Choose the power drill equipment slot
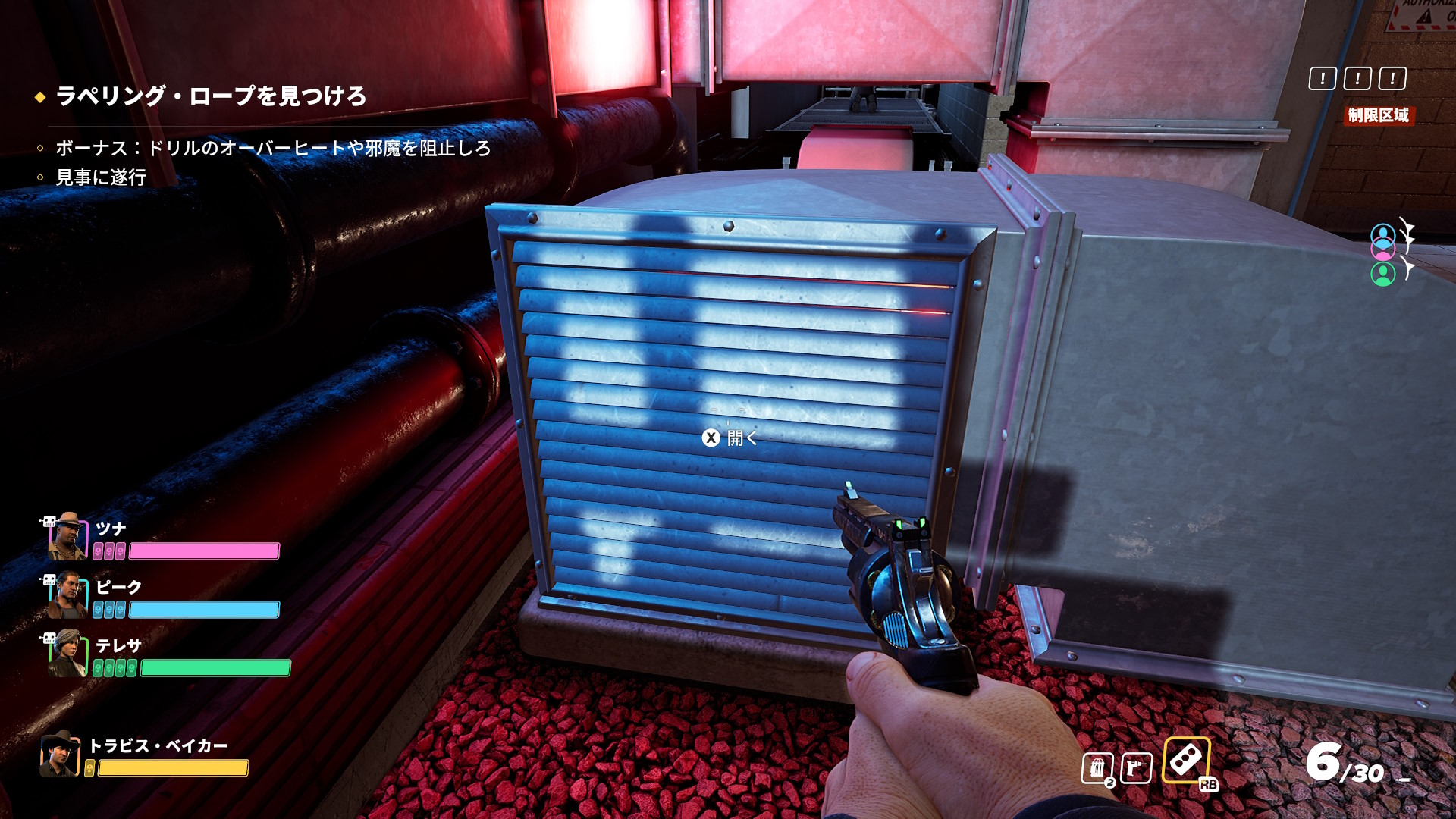Image resolution: width=1456 pixels, height=819 pixels. coord(1136,769)
